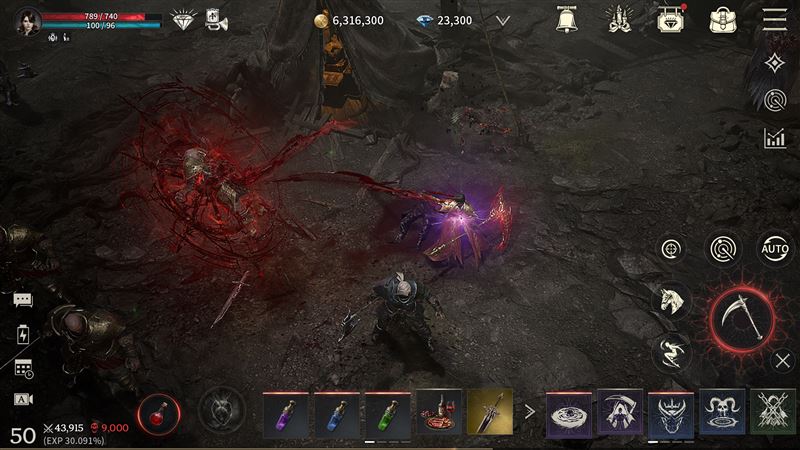Use the green potion in the hotbar
This screenshot has width=800, height=450.
click(388, 412)
